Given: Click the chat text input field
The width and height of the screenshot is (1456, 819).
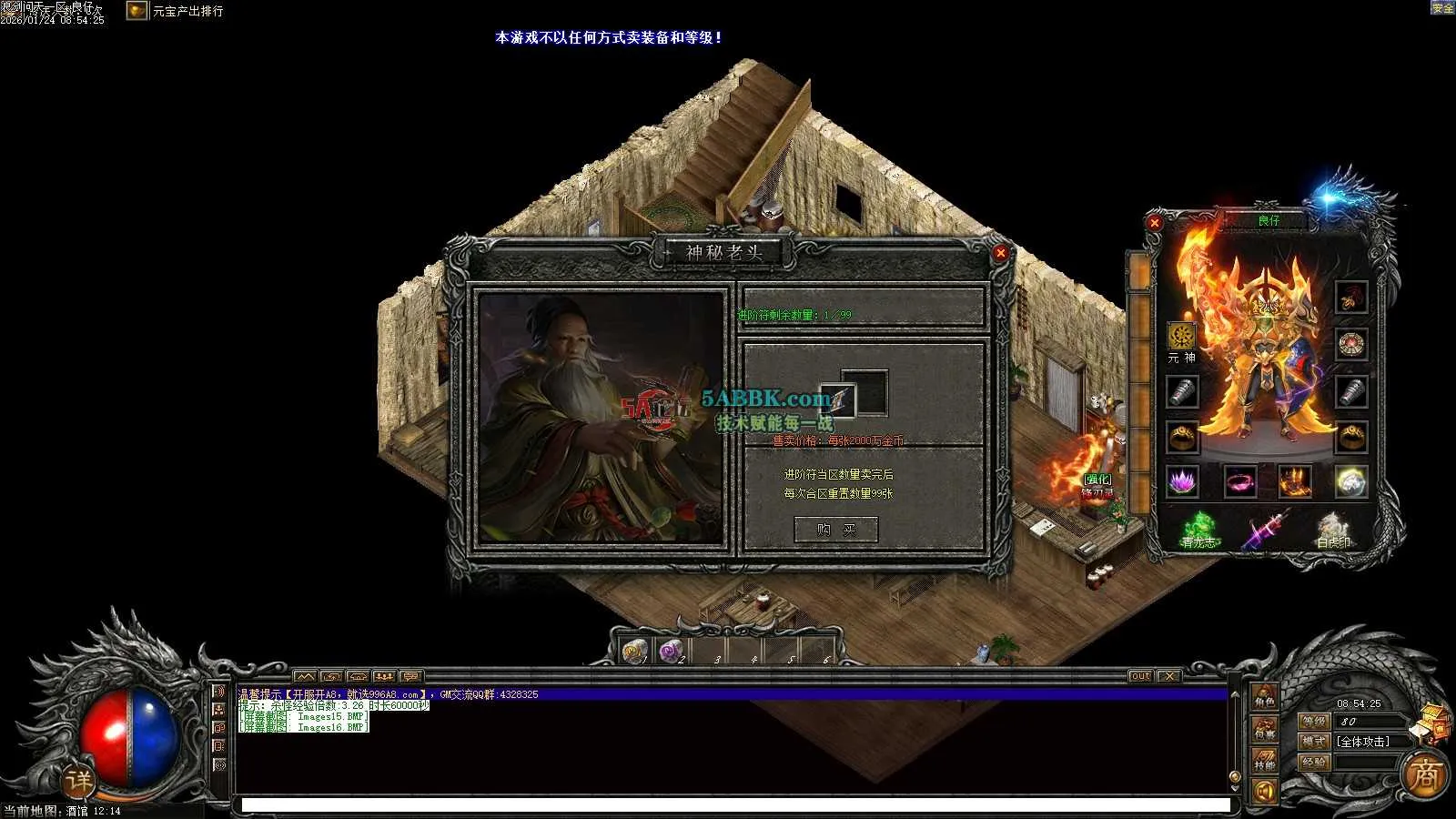Looking at the screenshot, I should click(x=735, y=805).
